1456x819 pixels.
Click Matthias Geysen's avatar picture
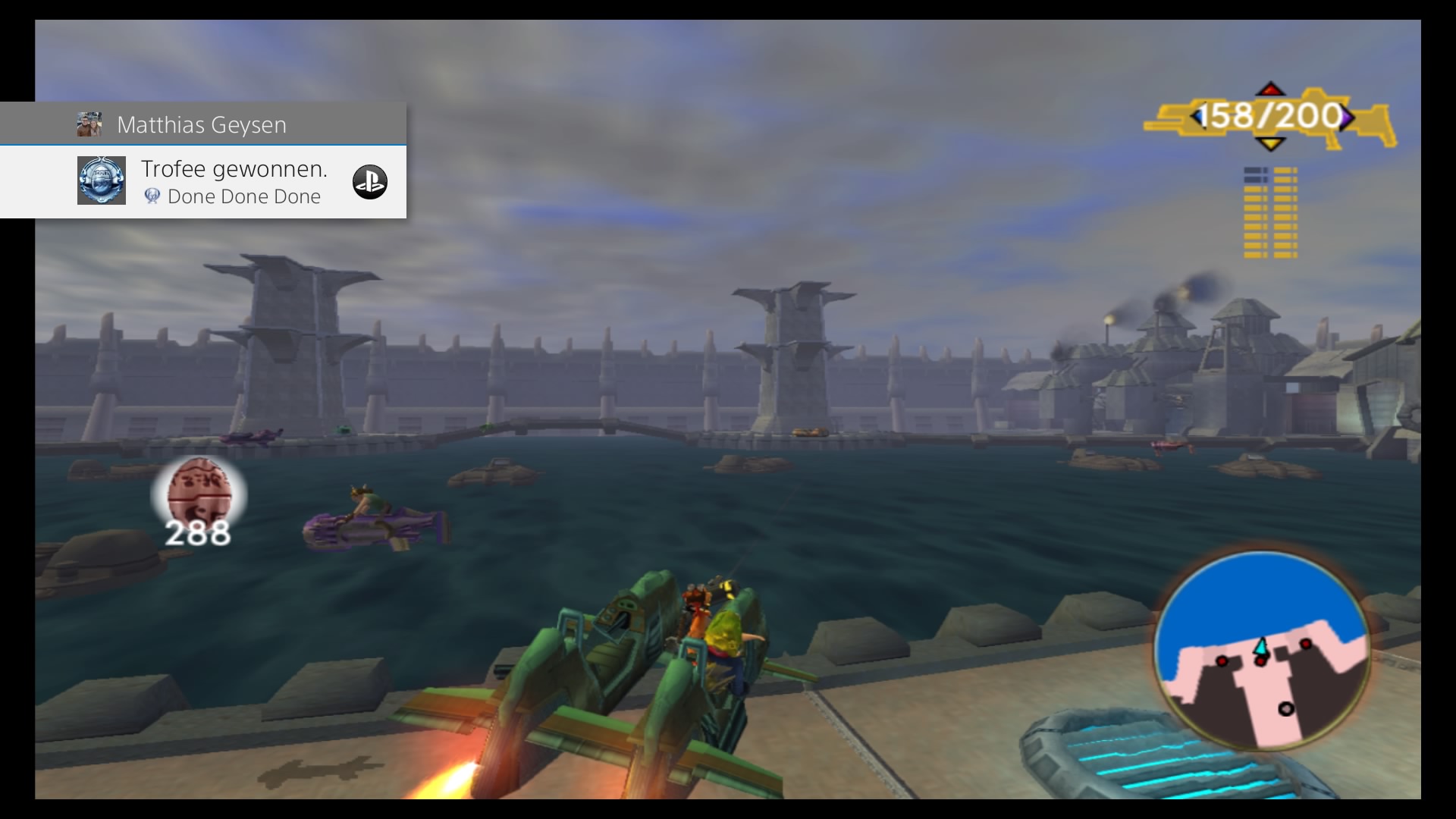(x=90, y=123)
